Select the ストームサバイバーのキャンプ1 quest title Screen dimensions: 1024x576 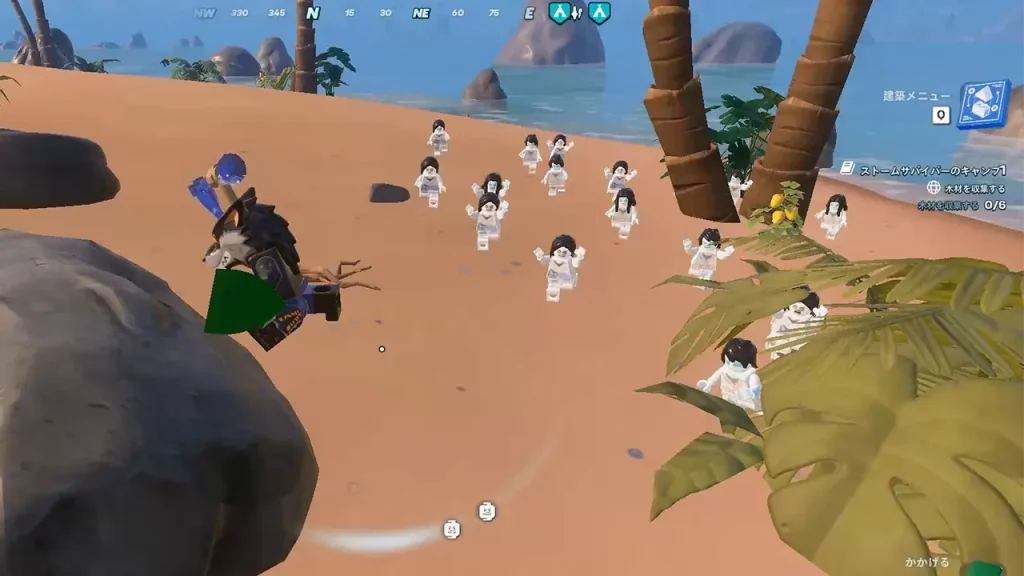tap(932, 171)
